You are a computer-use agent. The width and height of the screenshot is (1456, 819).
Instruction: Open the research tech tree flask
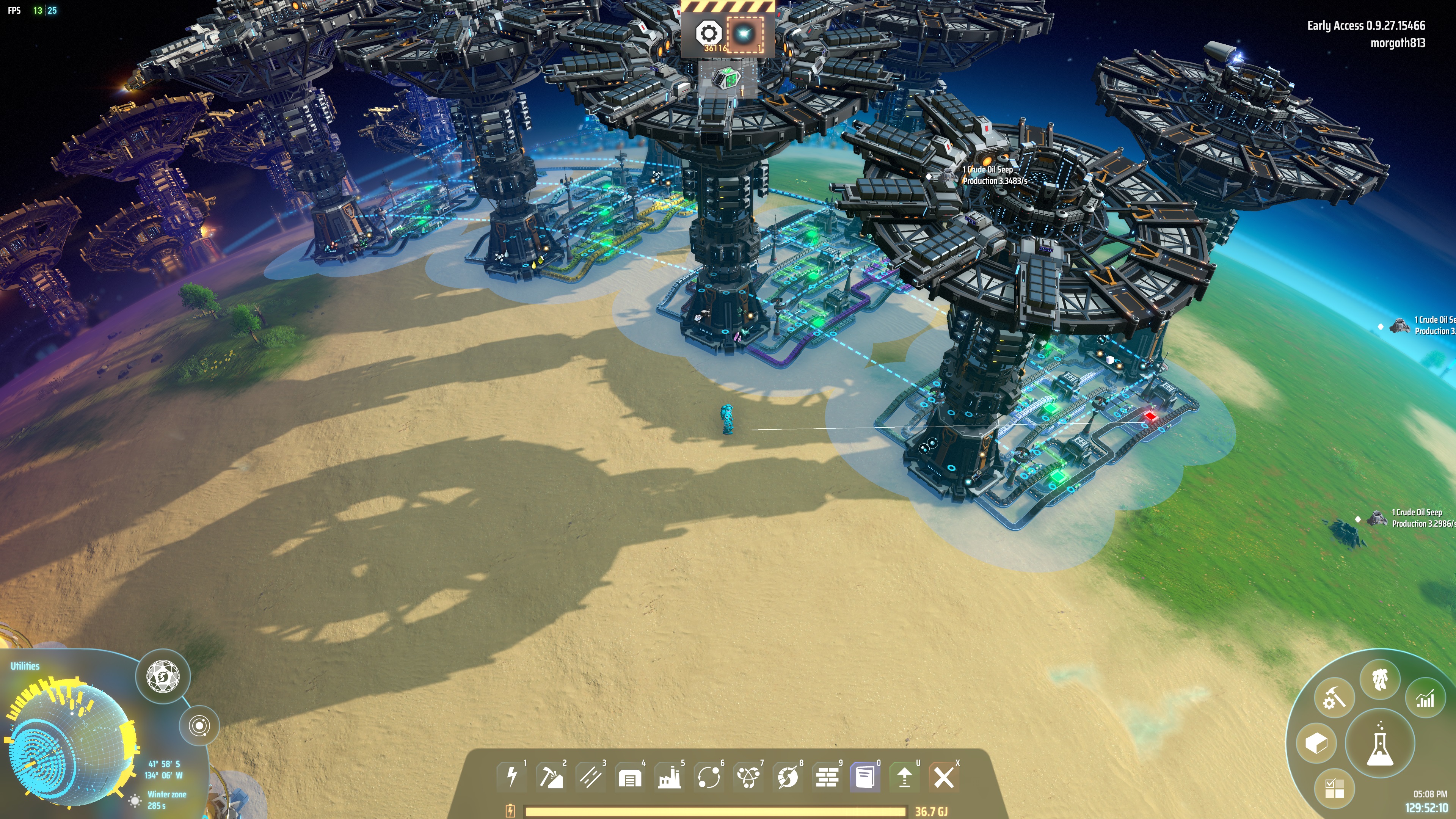(1380, 745)
